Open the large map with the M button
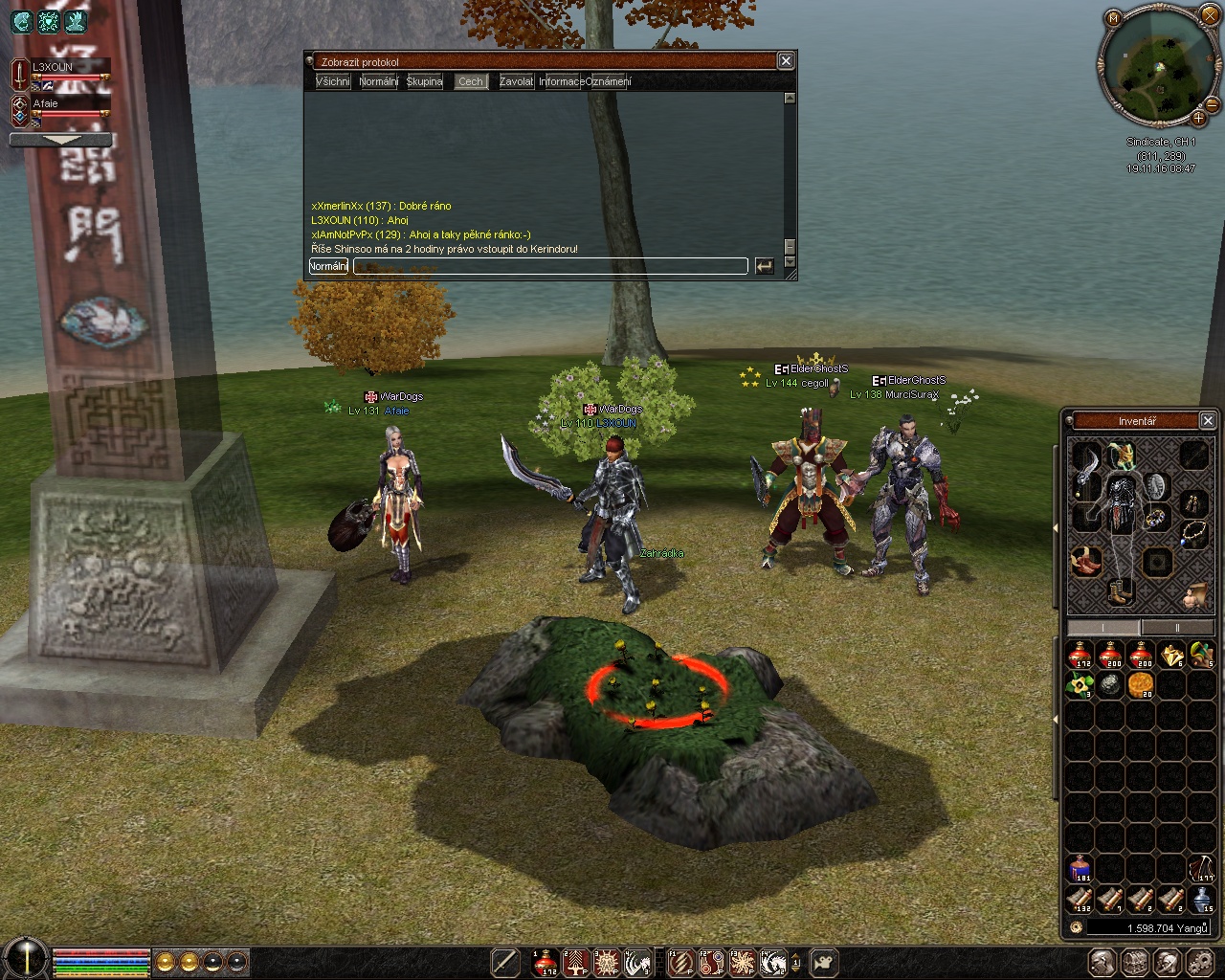 click(1113, 18)
